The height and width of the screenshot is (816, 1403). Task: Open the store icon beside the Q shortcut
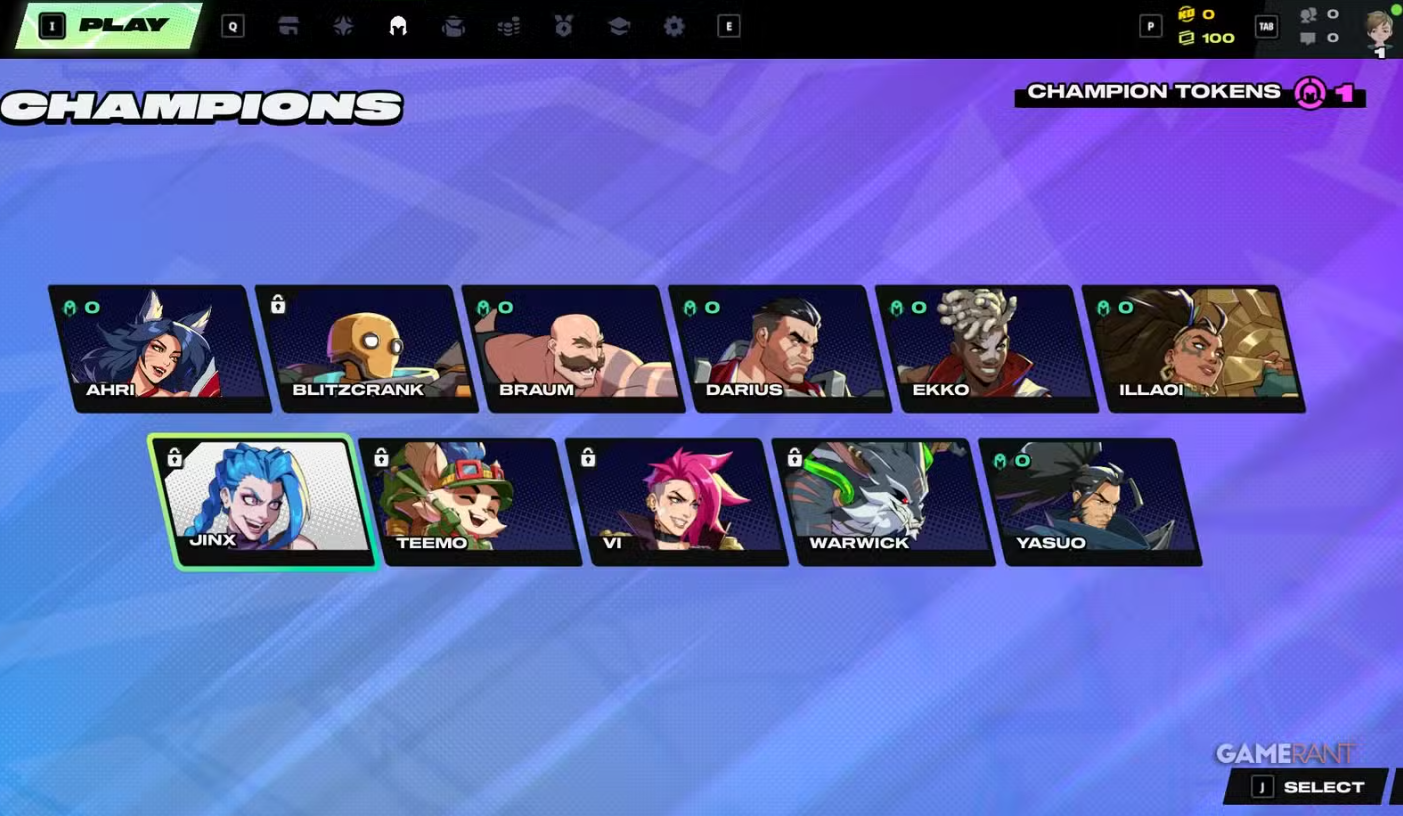[288, 26]
